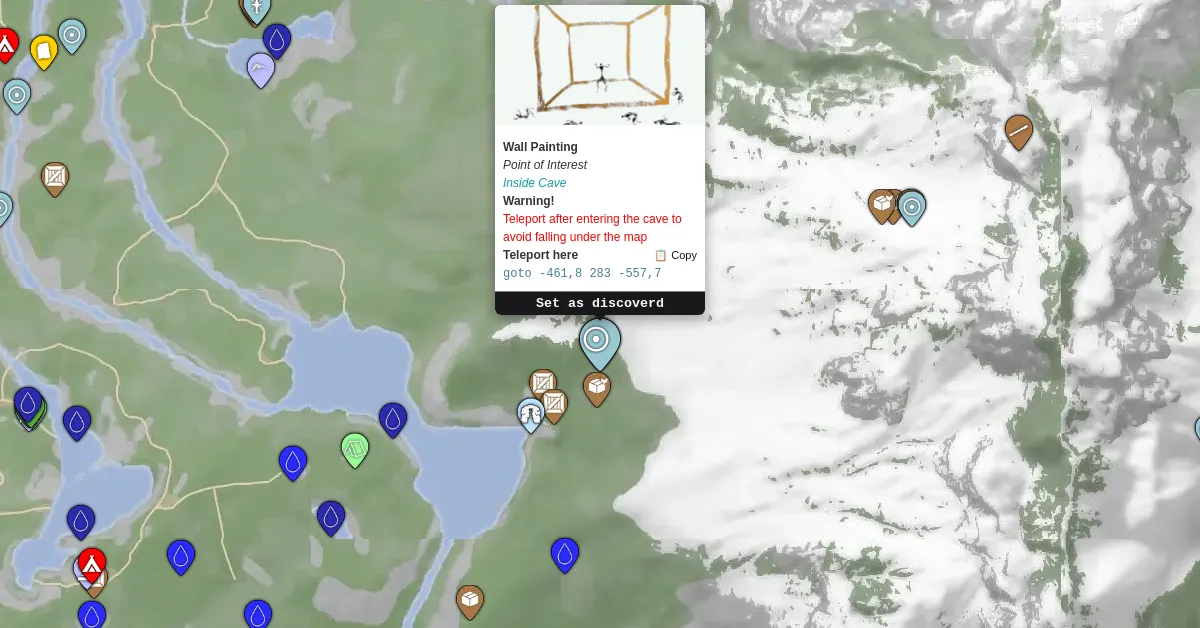The width and height of the screenshot is (1200, 628).
Task: Copy the teleport goto command
Action: (676, 255)
